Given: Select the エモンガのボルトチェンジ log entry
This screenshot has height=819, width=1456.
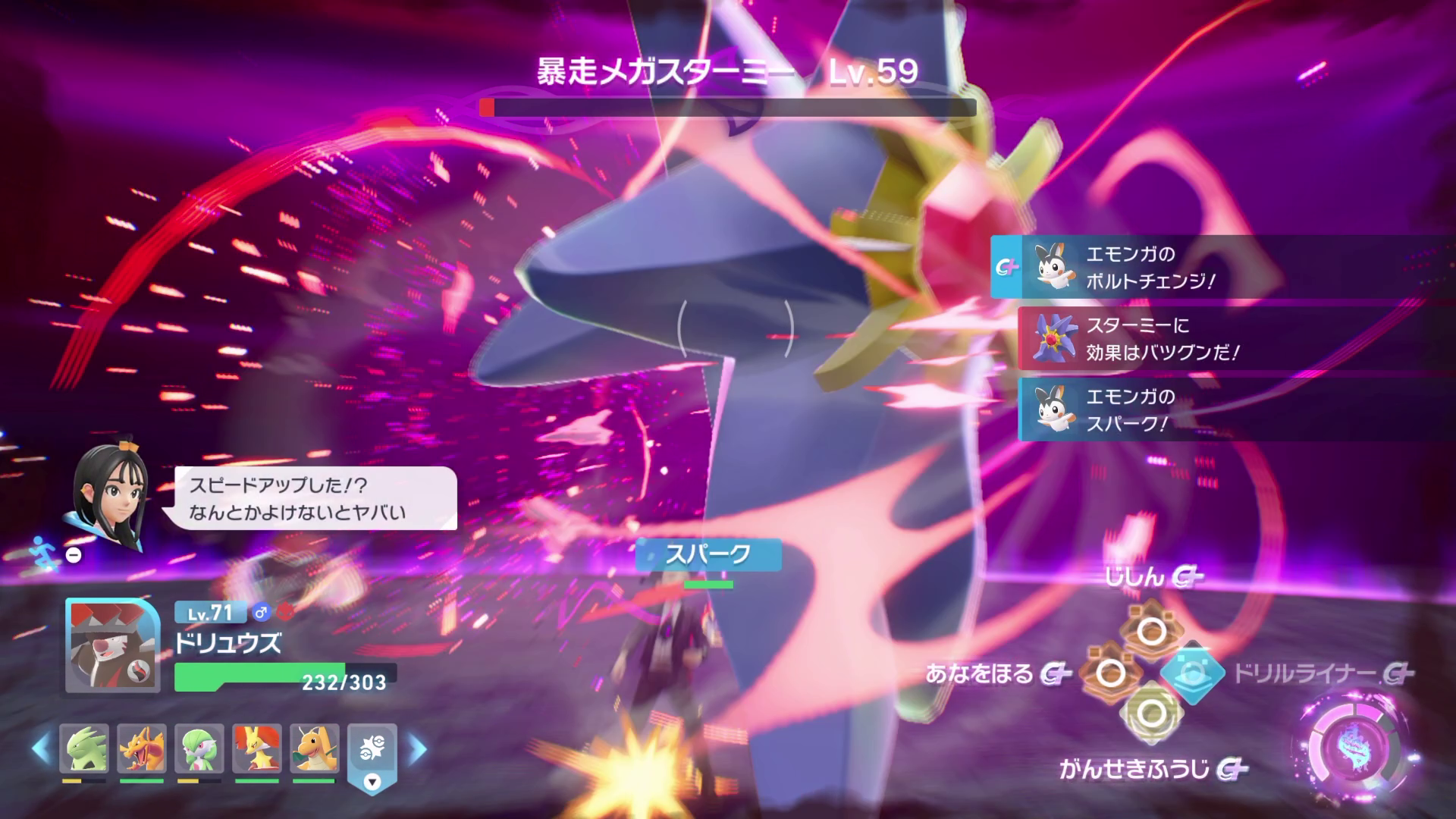Looking at the screenshot, I should pyautogui.click(x=1221, y=267).
